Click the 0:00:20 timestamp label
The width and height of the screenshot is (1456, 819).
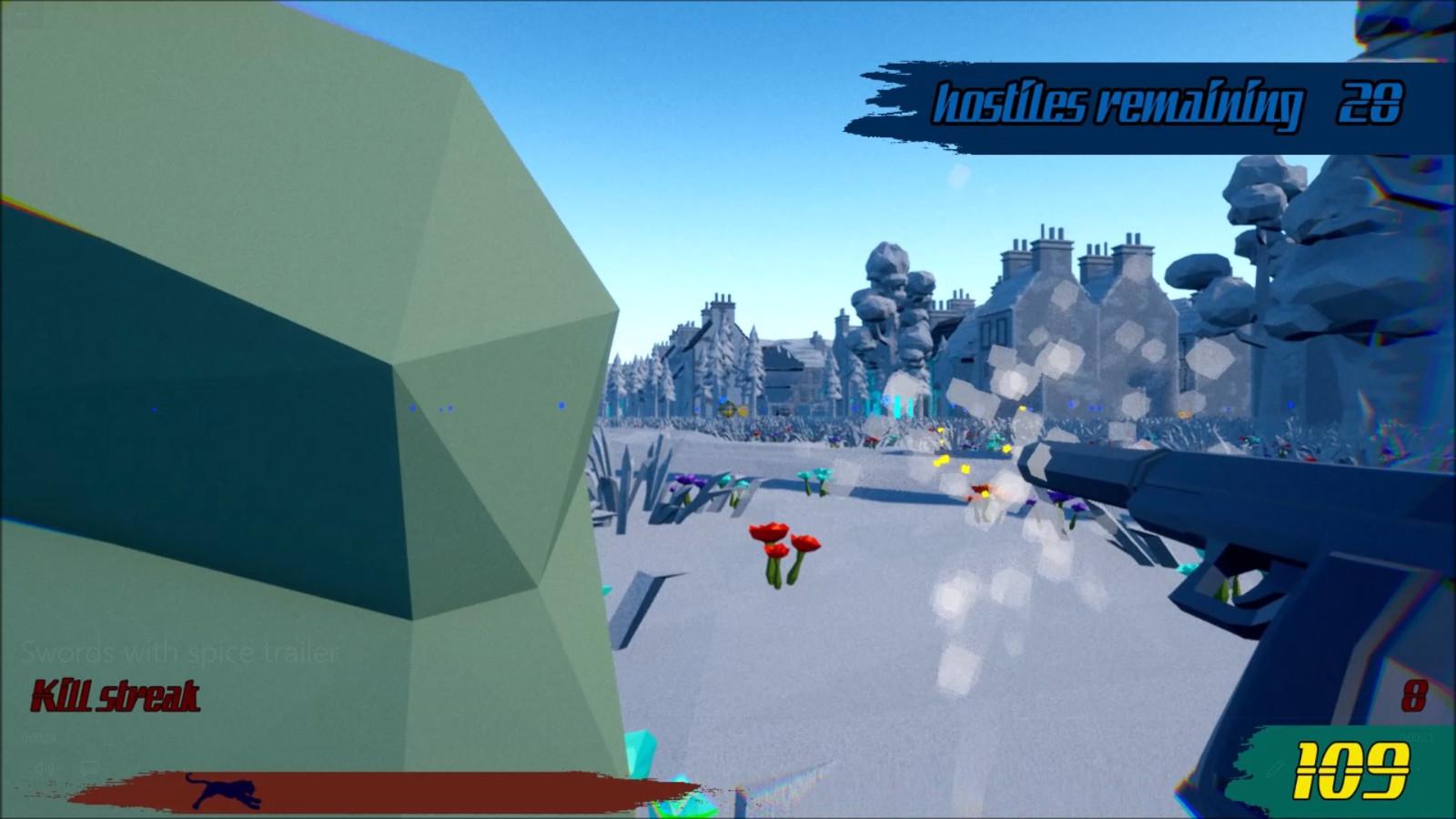tap(38, 736)
